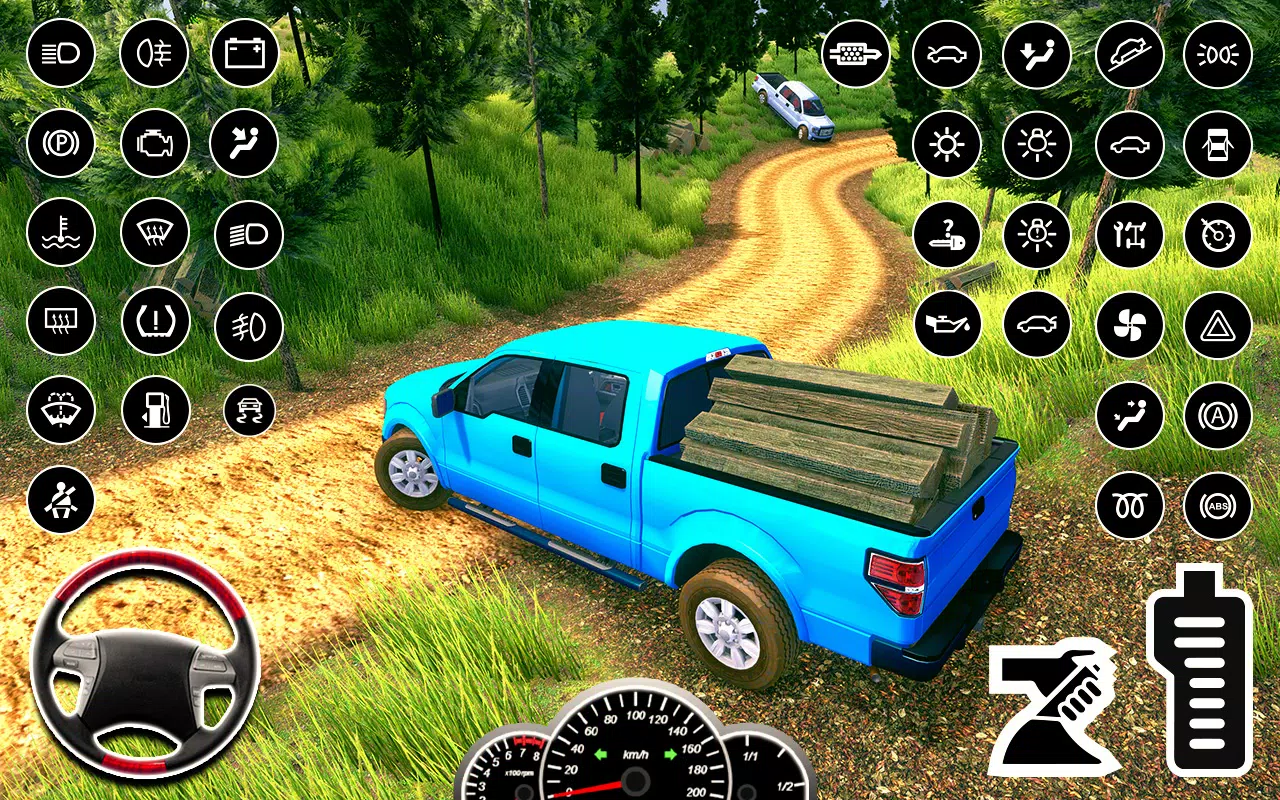Activate the tire pressure warning icon
This screenshot has width=1280, height=800.
point(156,322)
